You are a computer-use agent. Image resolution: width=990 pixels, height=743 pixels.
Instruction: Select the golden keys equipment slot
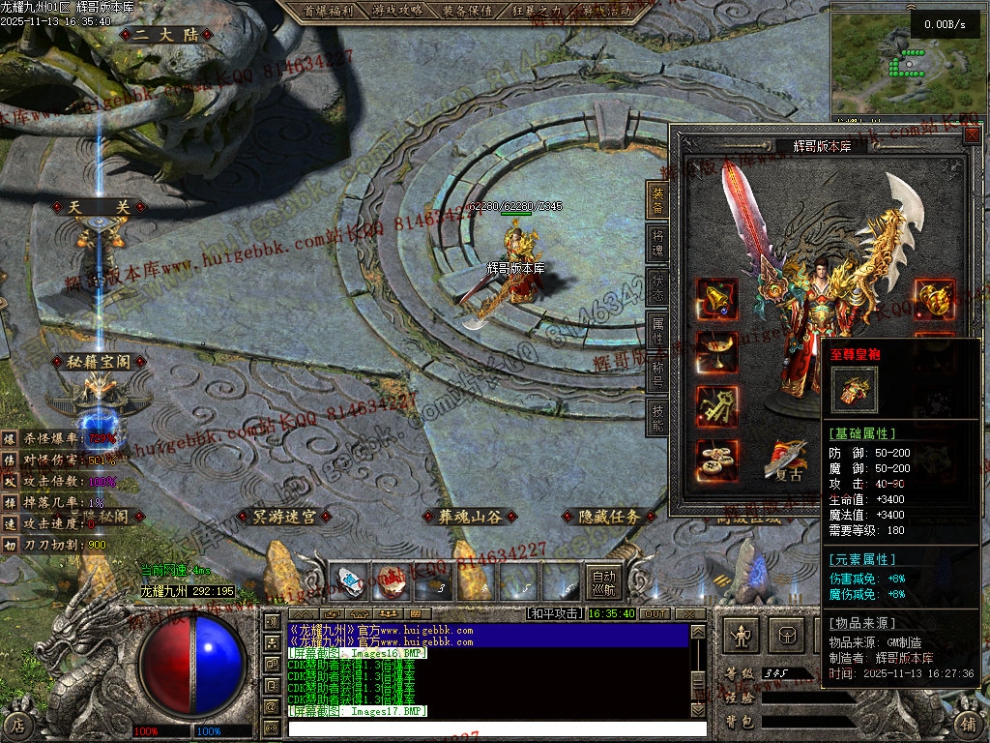click(x=717, y=407)
